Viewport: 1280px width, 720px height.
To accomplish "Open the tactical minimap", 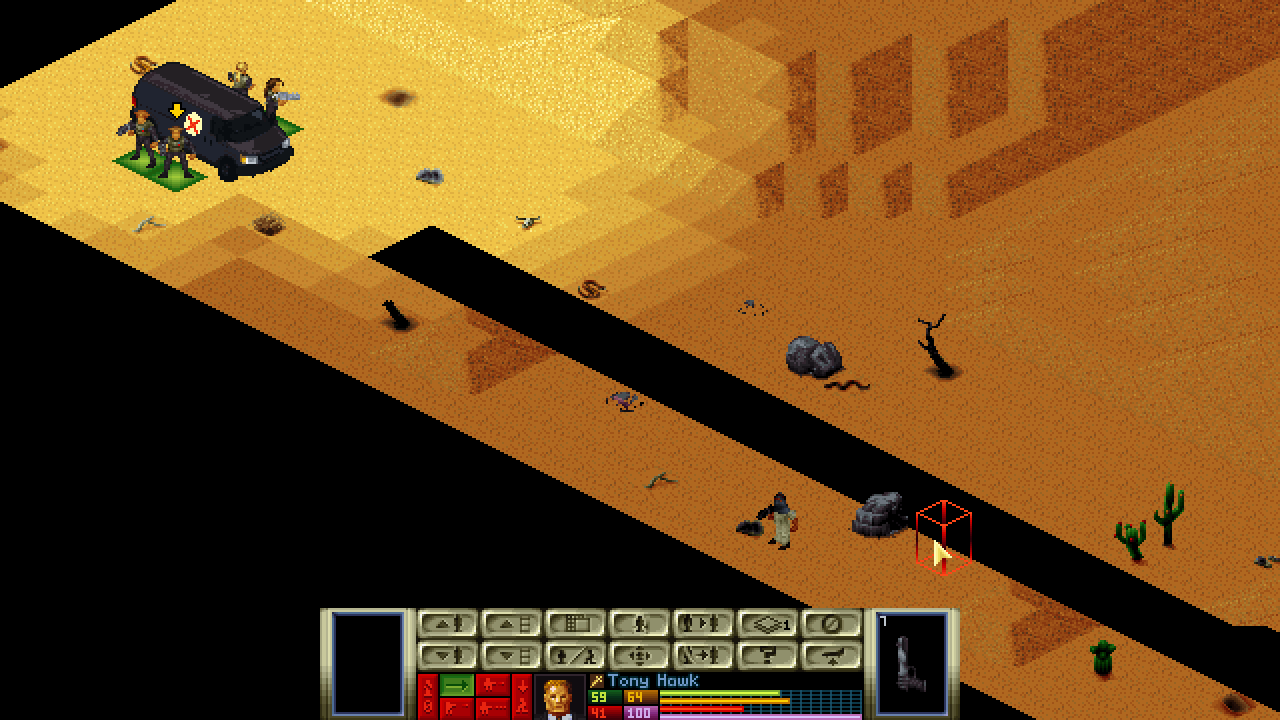I will [575, 624].
